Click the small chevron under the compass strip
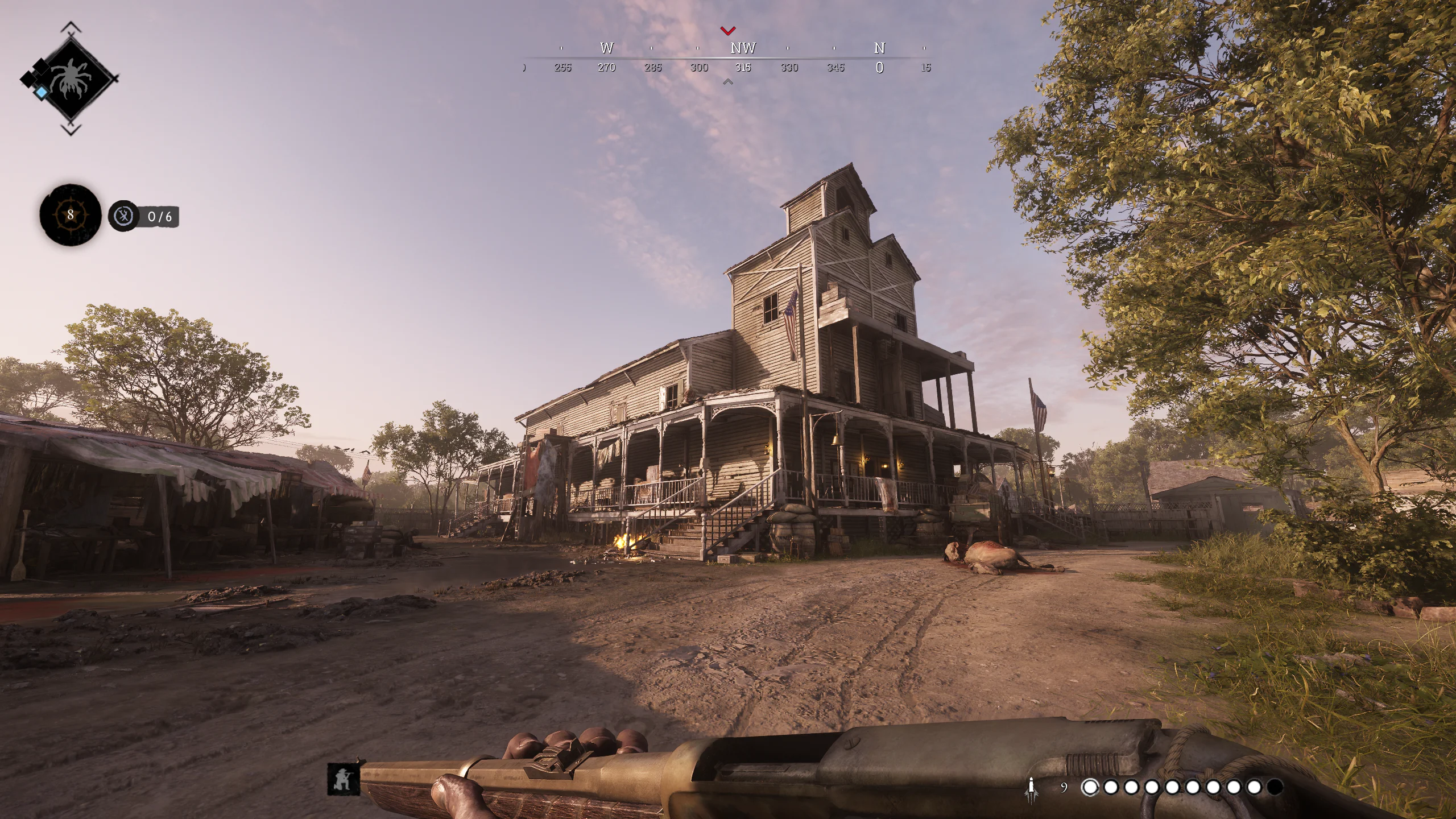Viewport: 1456px width, 819px height. click(x=729, y=81)
